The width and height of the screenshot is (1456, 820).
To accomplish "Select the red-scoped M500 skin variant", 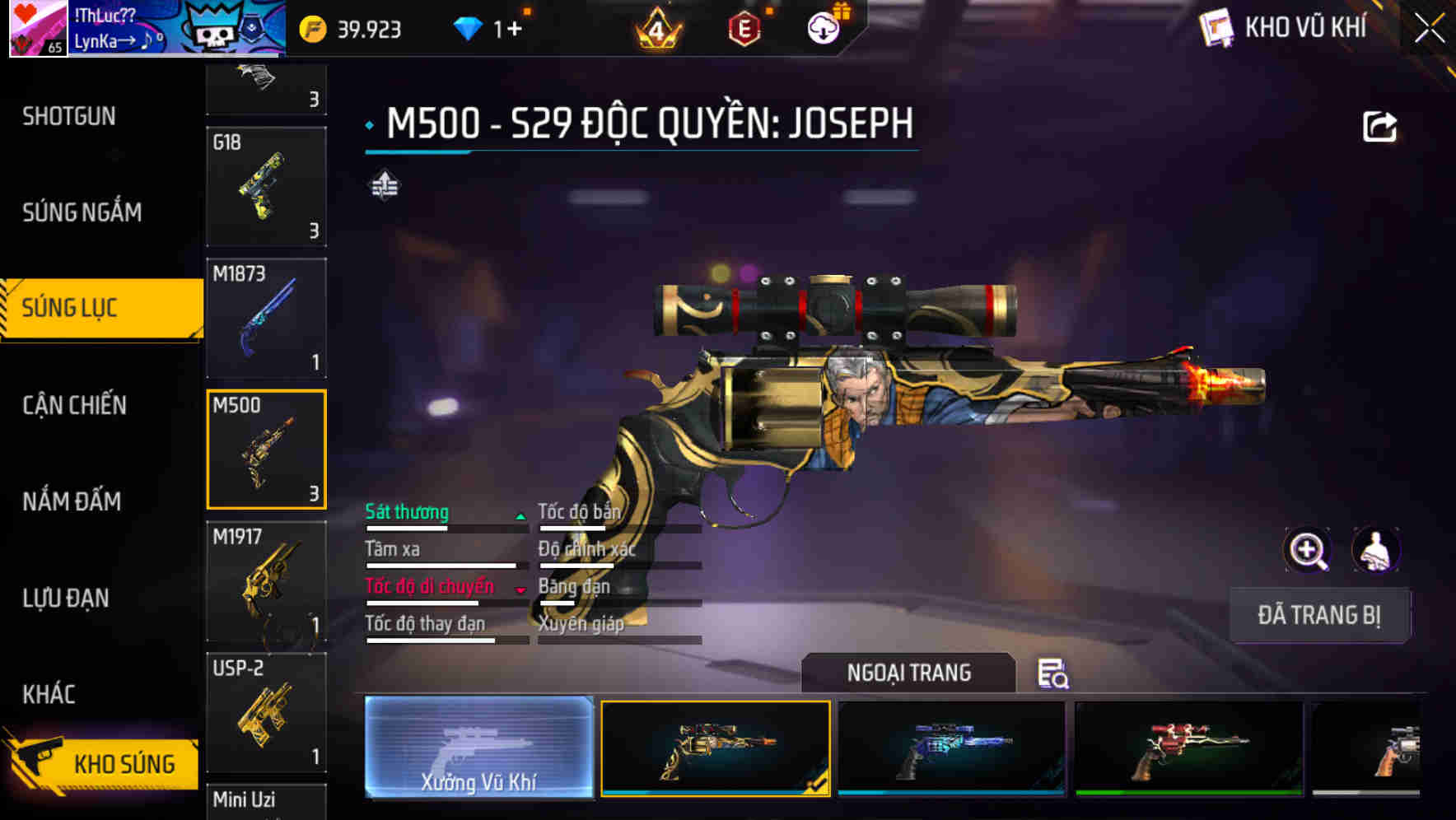I will 1188,748.
